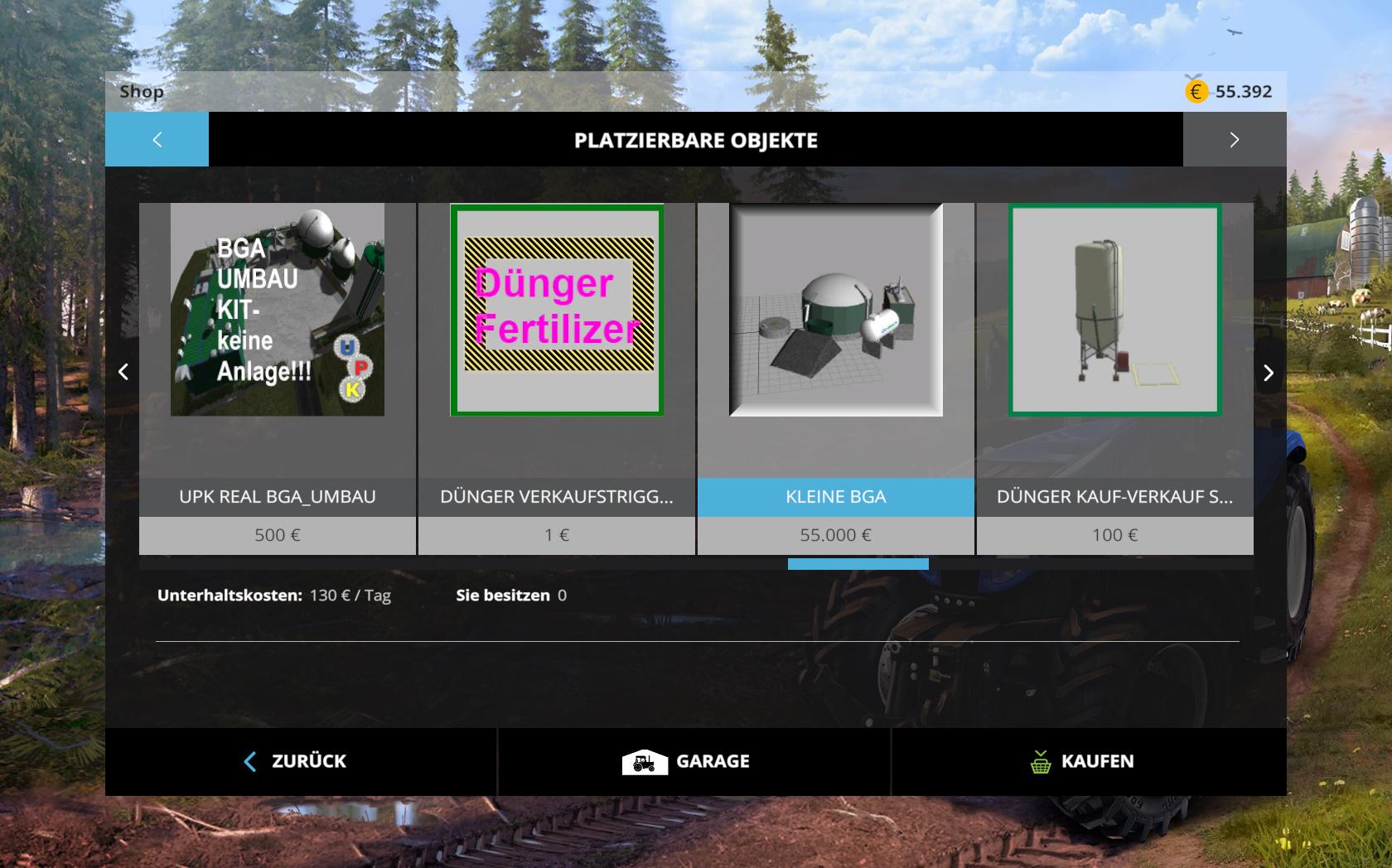This screenshot has width=1392, height=868.
Task: Show more items with the right list arrow
Action: click(1268, 373)
